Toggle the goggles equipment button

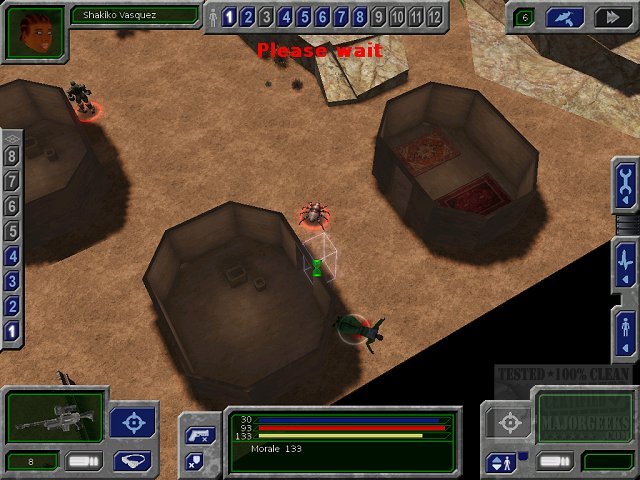[x=132, y=461]
